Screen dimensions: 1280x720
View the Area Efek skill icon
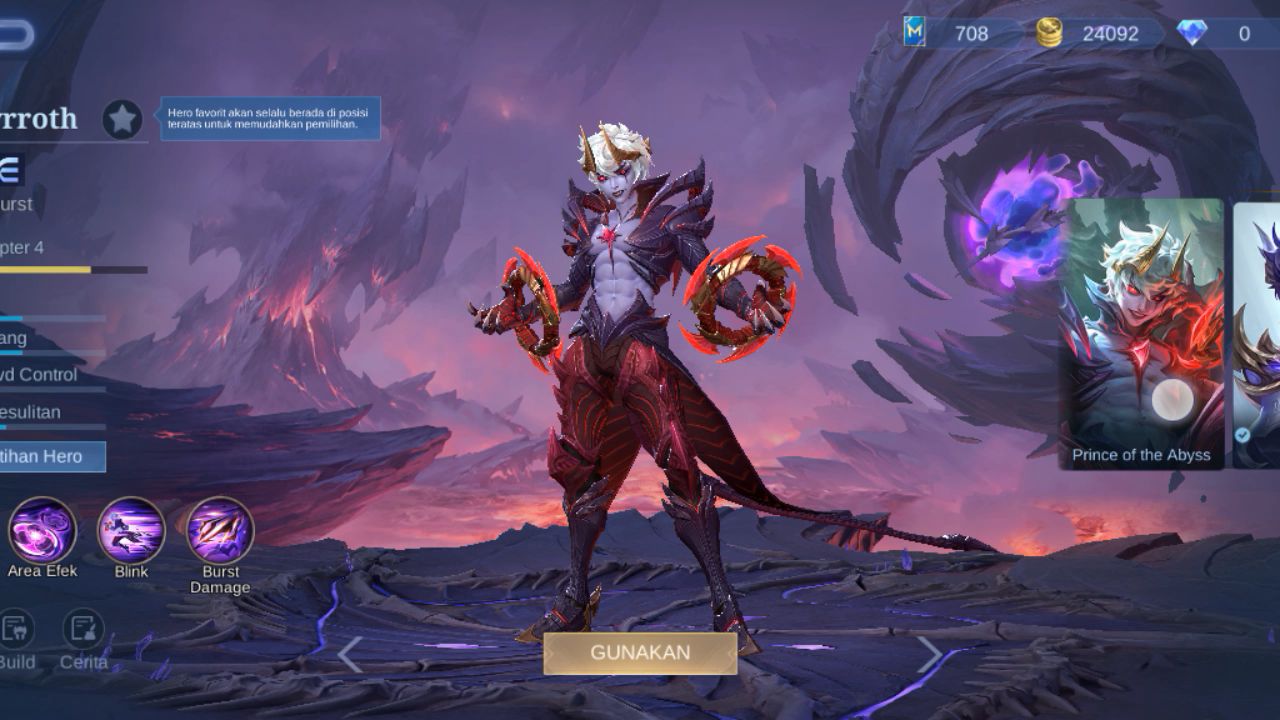click(42, 530)
